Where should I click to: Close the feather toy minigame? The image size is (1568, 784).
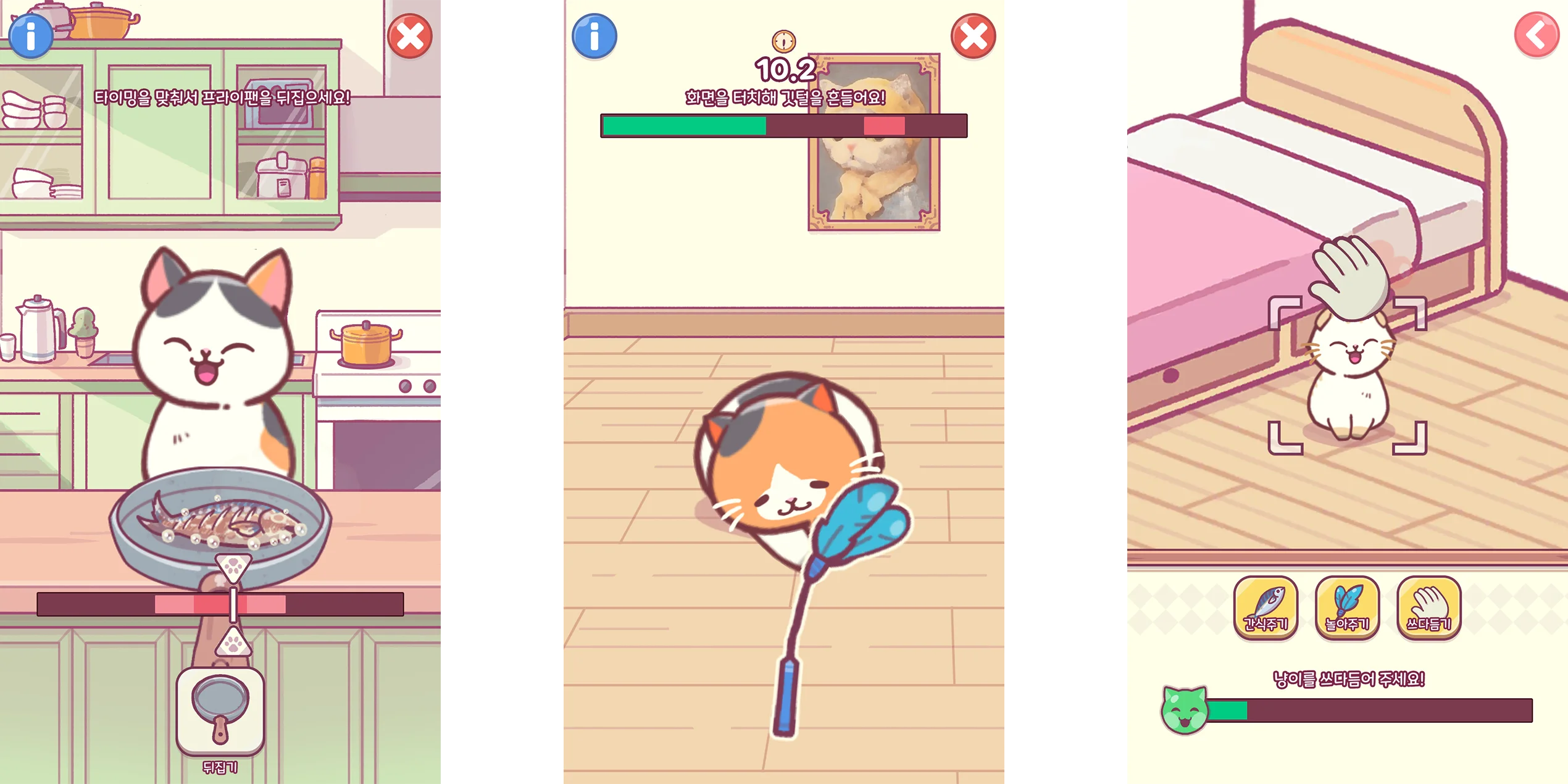point(974,36)
